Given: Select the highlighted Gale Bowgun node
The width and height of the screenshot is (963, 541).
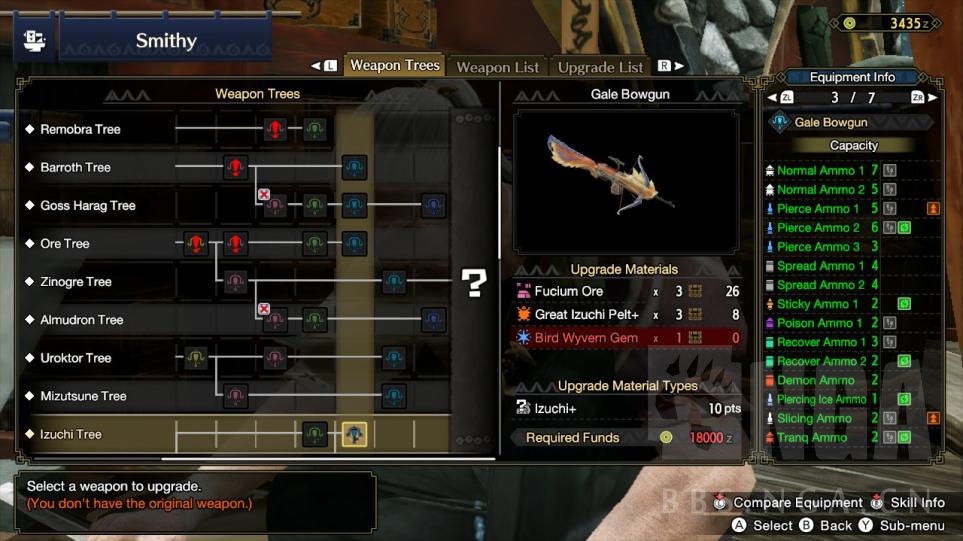Looking at the screenshot, I should 354,434.
